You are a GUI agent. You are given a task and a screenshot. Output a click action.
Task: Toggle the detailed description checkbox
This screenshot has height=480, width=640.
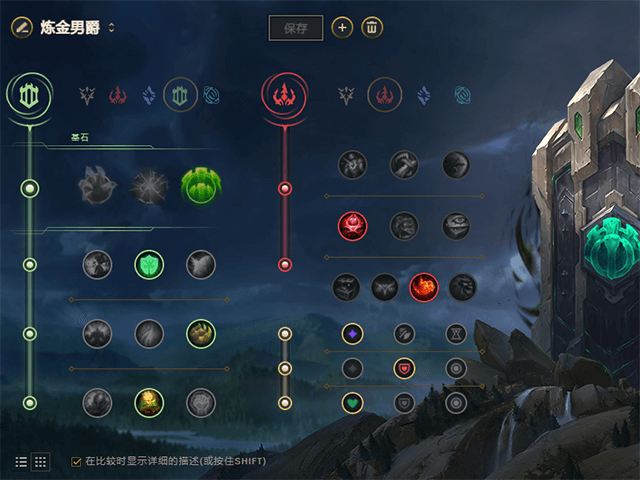[76, 461]
